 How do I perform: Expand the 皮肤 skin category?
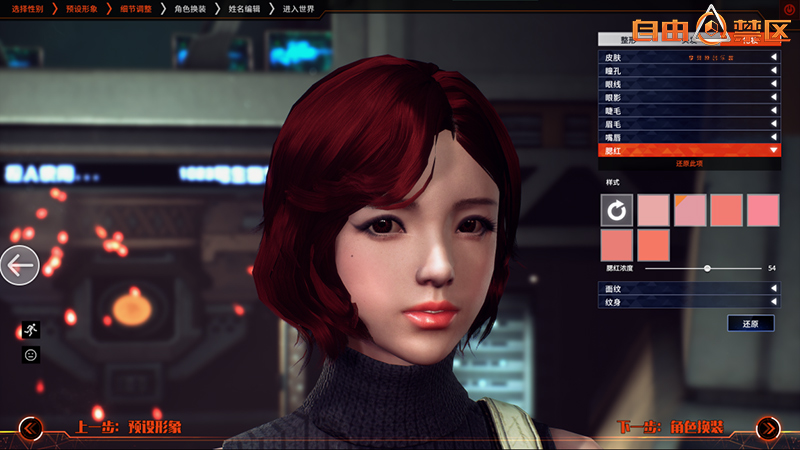(689, 58)
